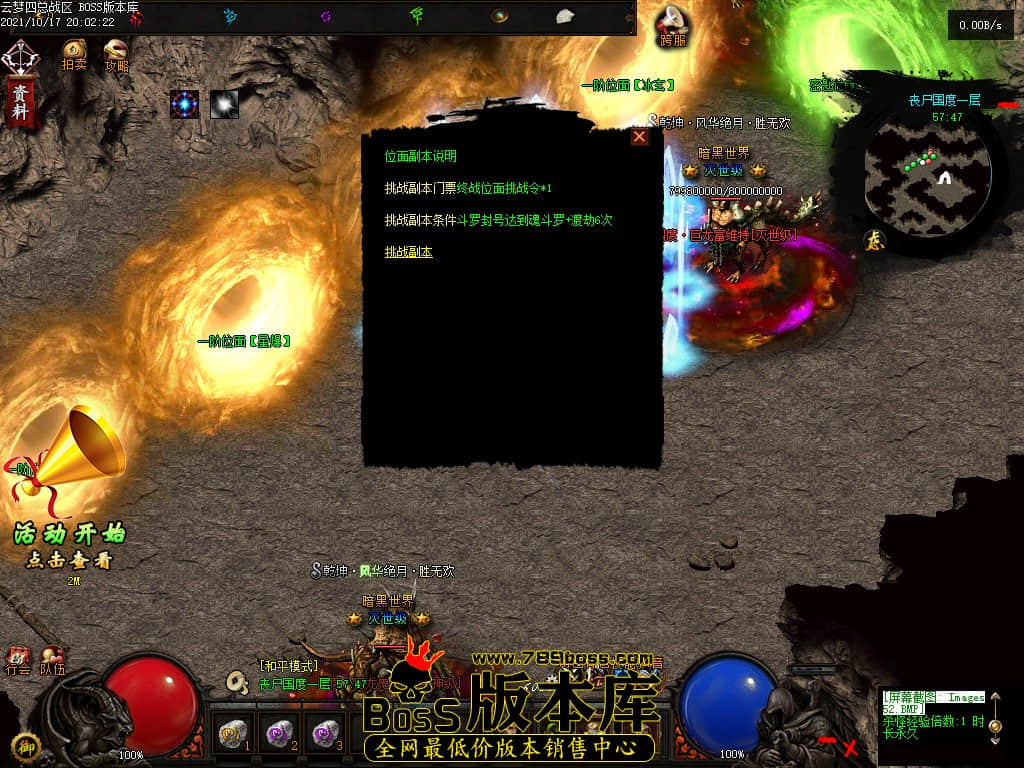Open the red 資料 banner
The image size is (1024, 768).
coord(19,103)
